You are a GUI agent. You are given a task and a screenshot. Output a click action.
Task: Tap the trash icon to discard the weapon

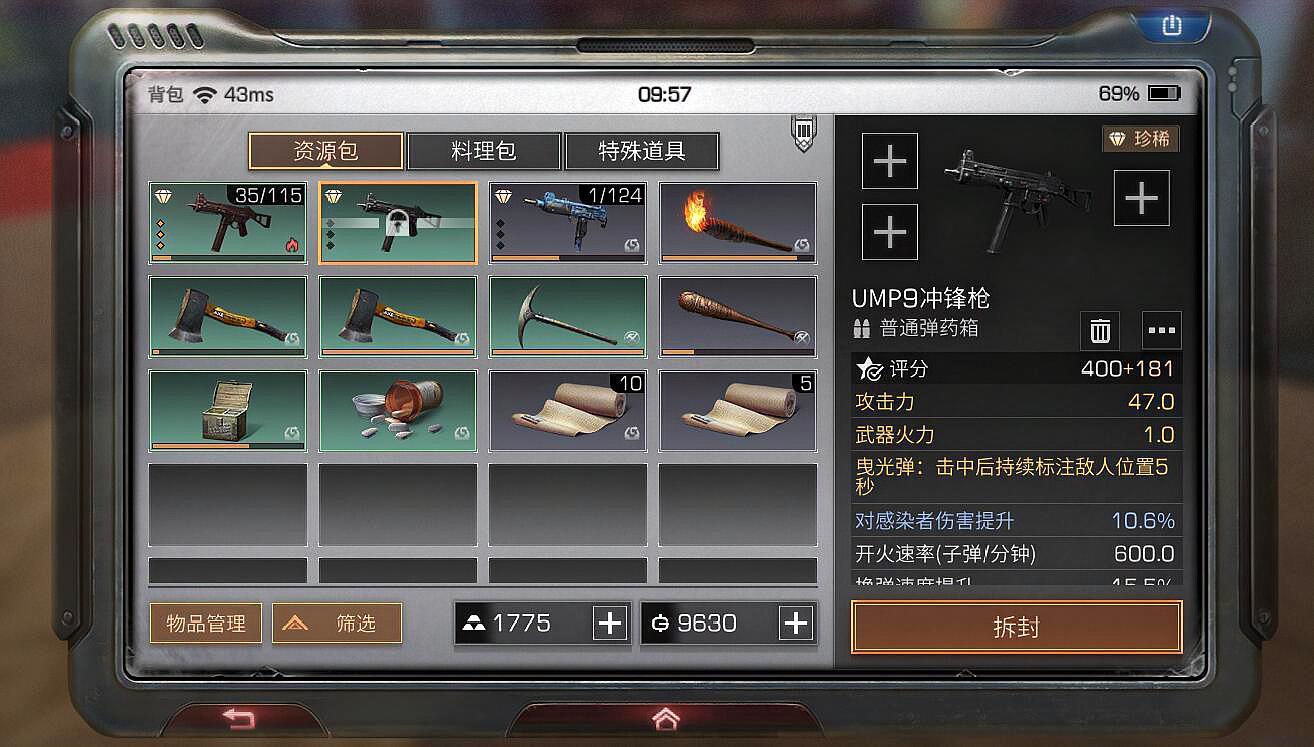pyautogui.click(x=1100, y=330)
